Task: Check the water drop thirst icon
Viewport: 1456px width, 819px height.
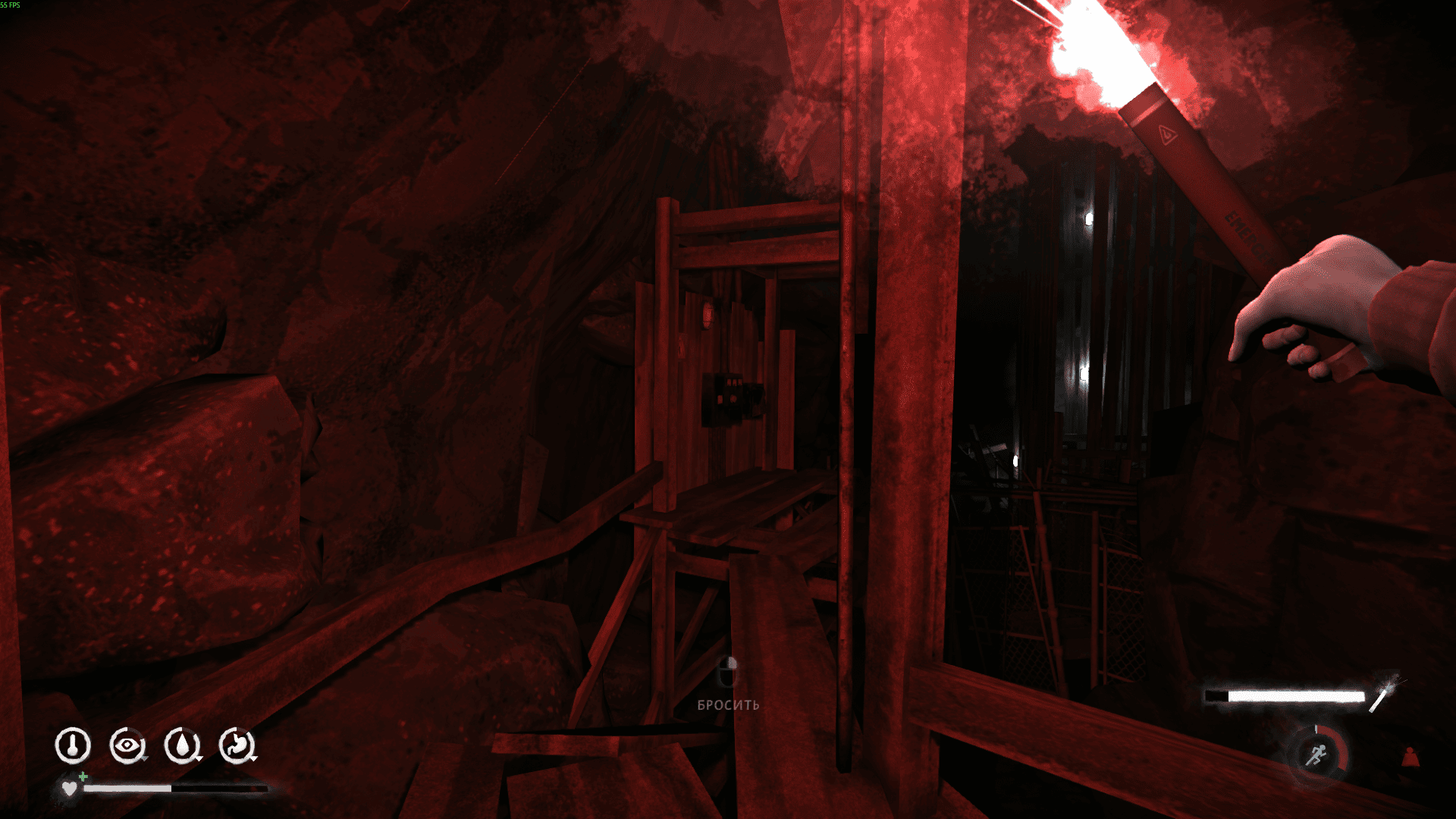Action: coord(182,746)
